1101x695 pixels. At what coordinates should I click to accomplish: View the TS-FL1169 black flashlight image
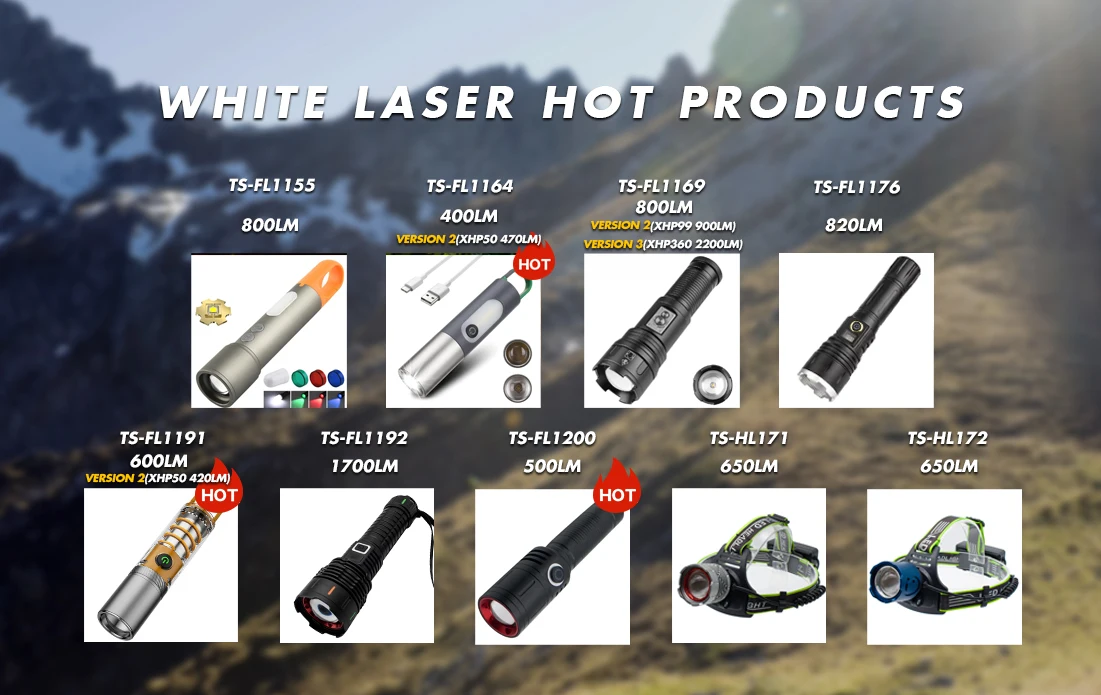point(661,331)
